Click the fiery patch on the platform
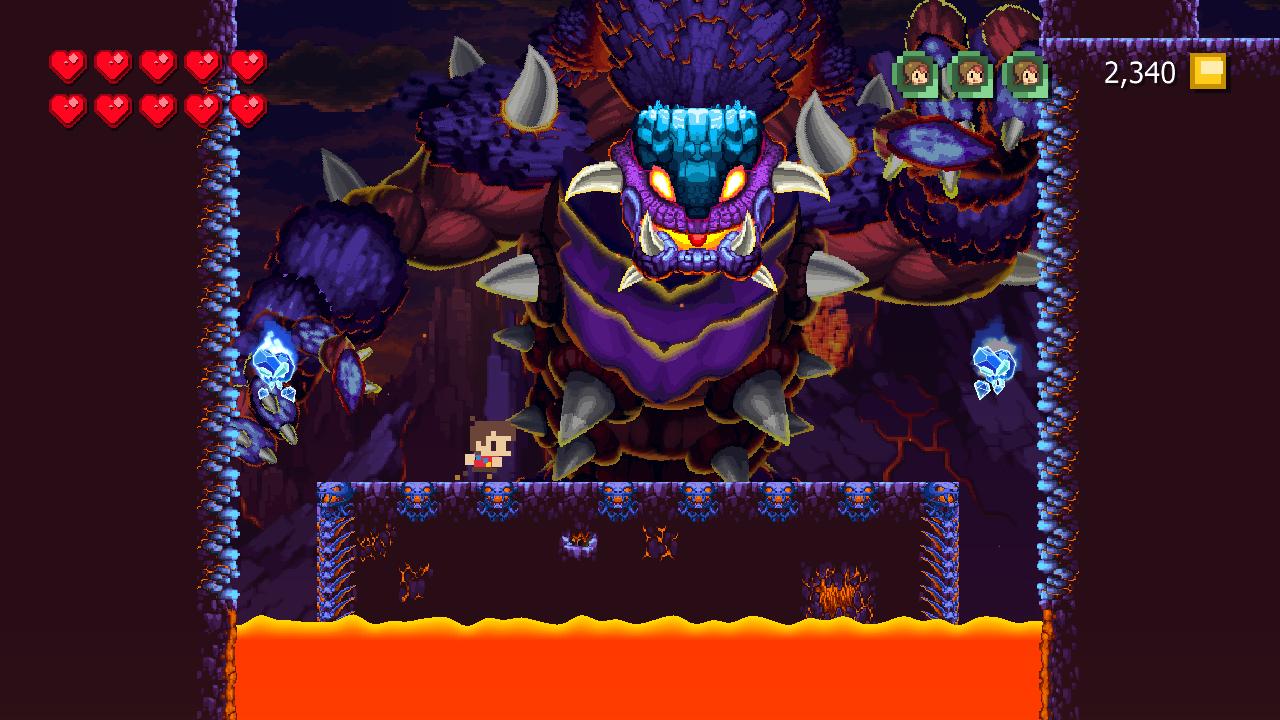Screen dimensions: 1280x720 point(833,590)
